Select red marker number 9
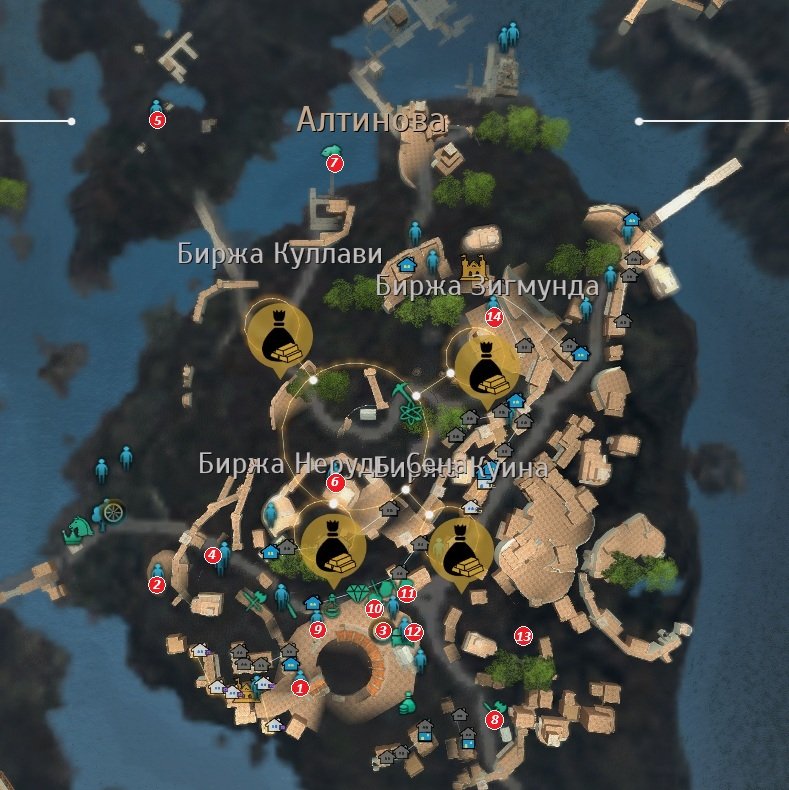The width and height of the screenshot is (789, 790). pos(318,629)
